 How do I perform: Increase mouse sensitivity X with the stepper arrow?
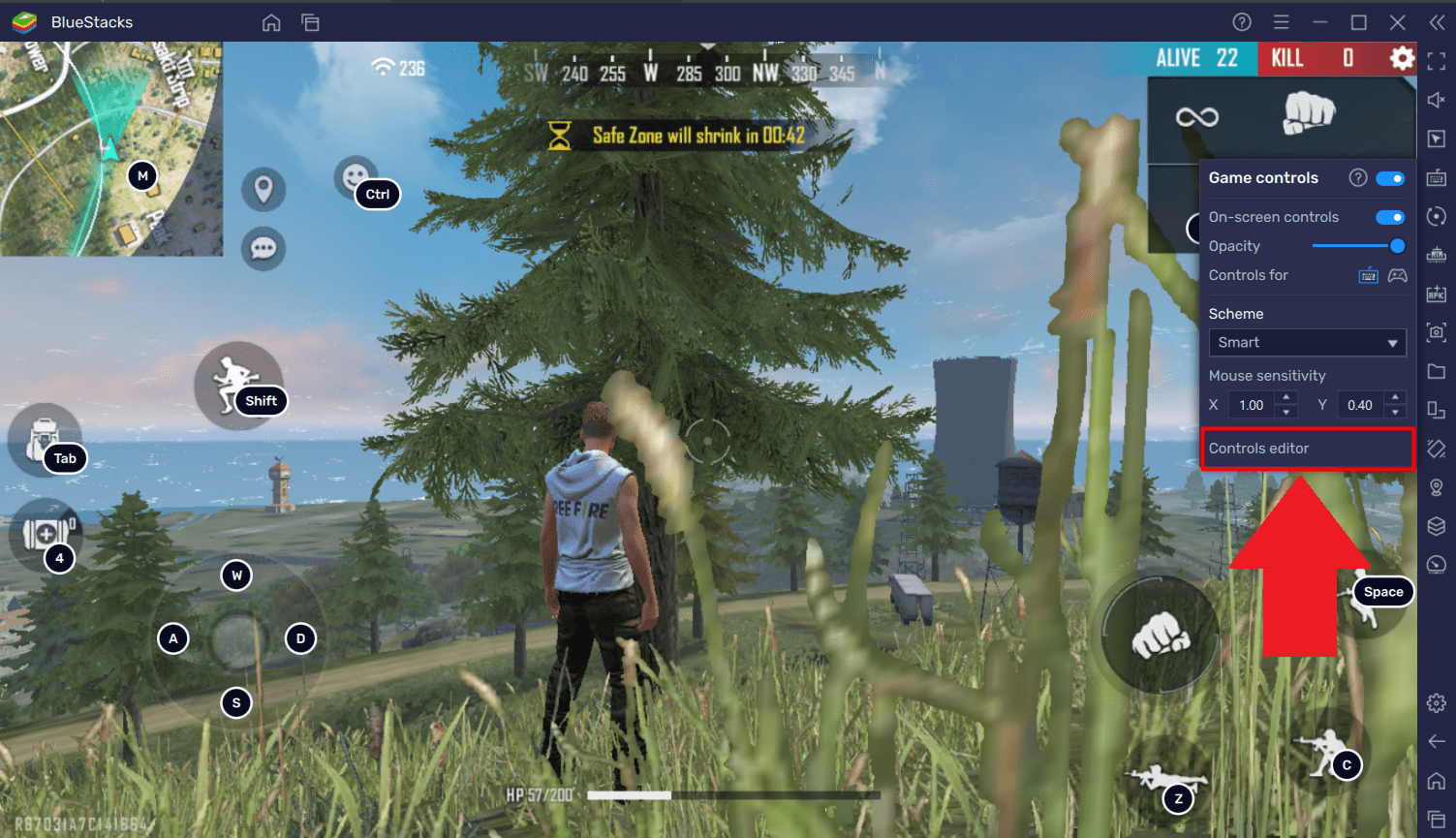pyautogui.click(x=1286, y=397)
